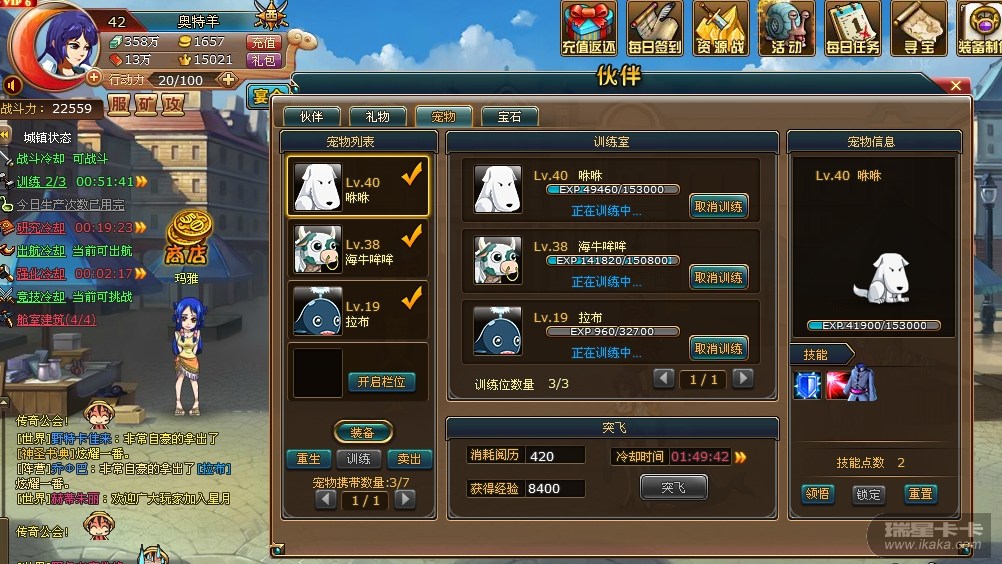
Task: Cancel training for Lv.40 咻咻
Action: tap(718, 207)
